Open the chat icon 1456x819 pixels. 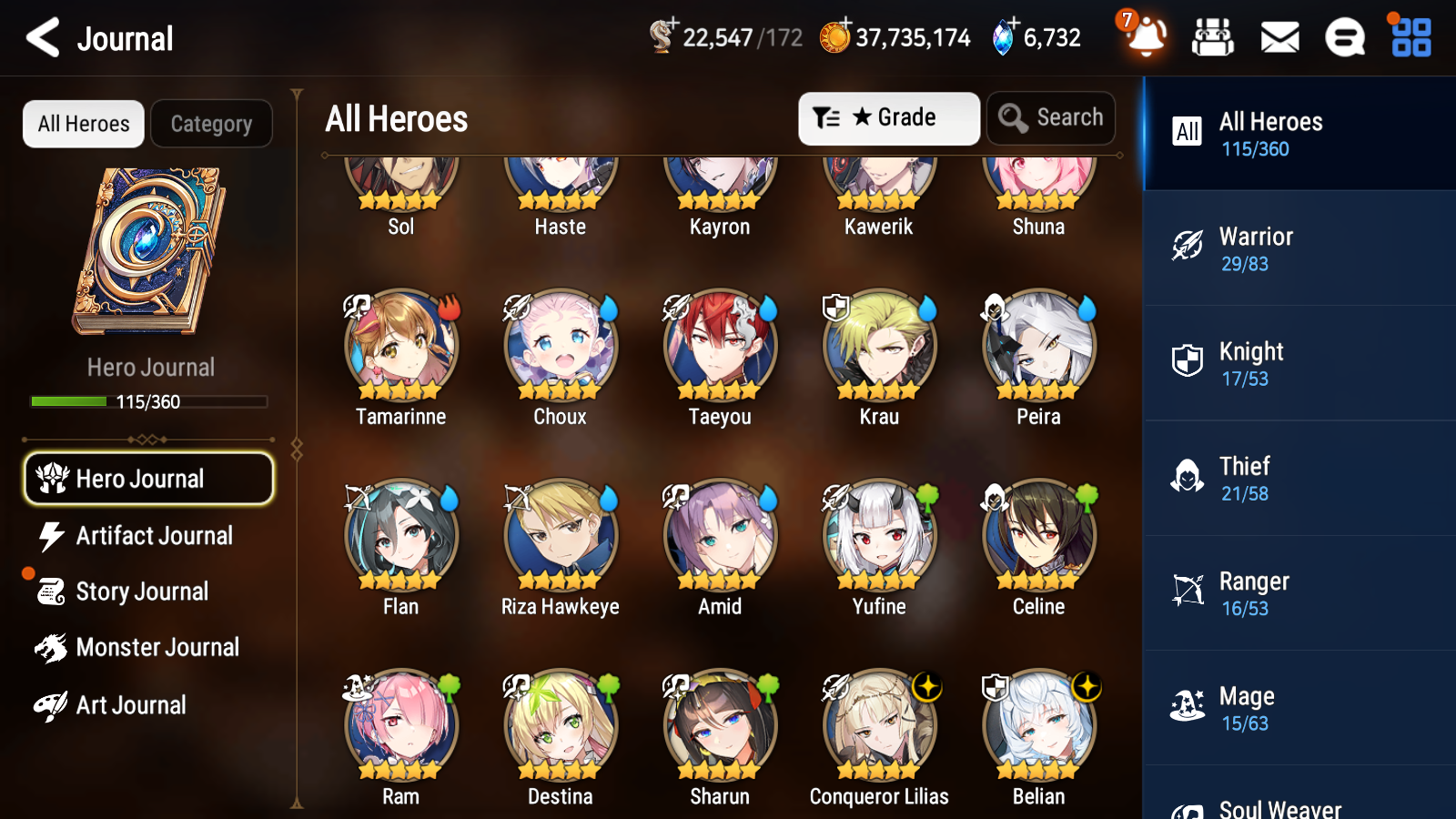[1344, 37]
